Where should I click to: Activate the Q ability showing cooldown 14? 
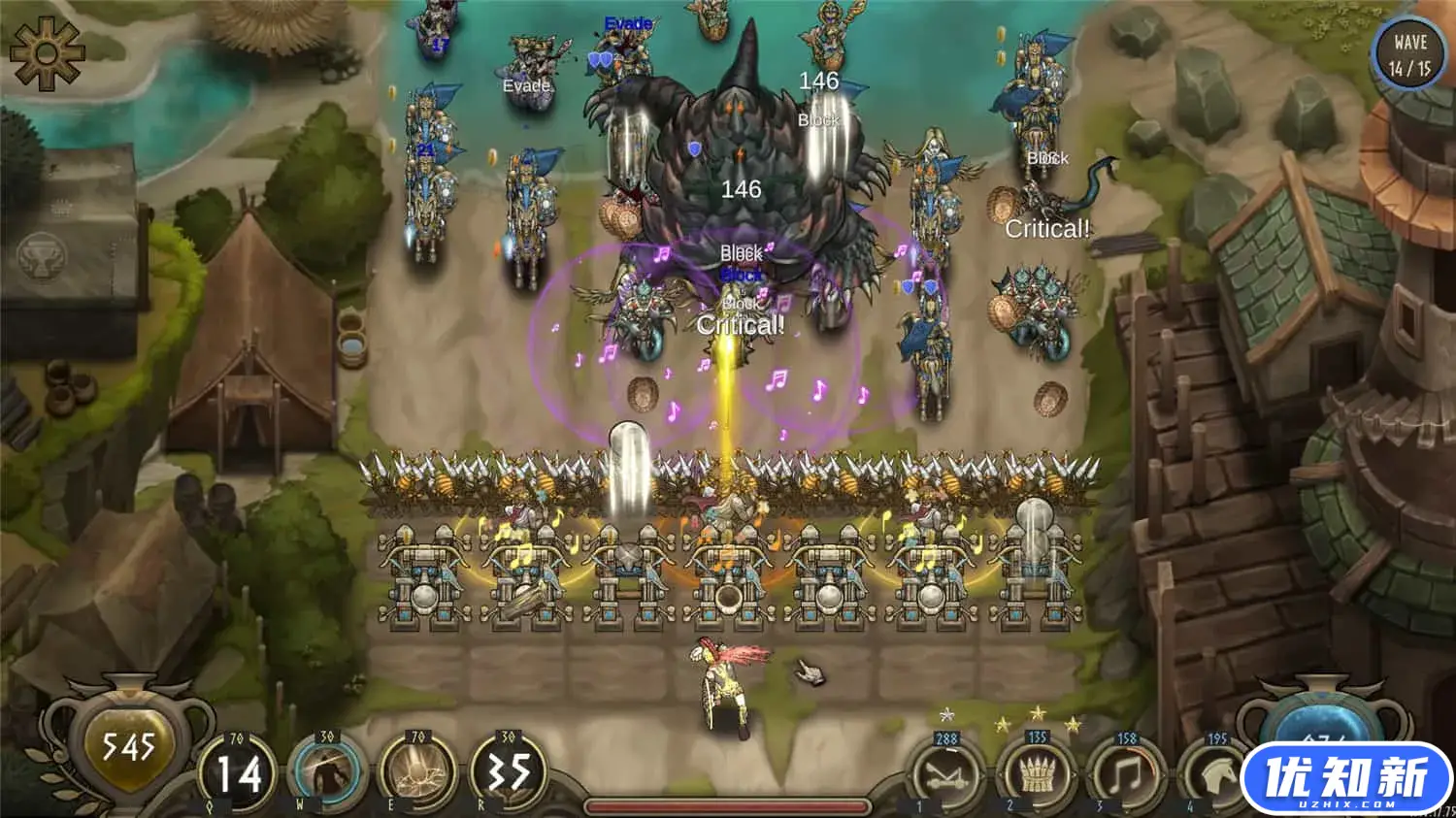[x=237, y=774]
